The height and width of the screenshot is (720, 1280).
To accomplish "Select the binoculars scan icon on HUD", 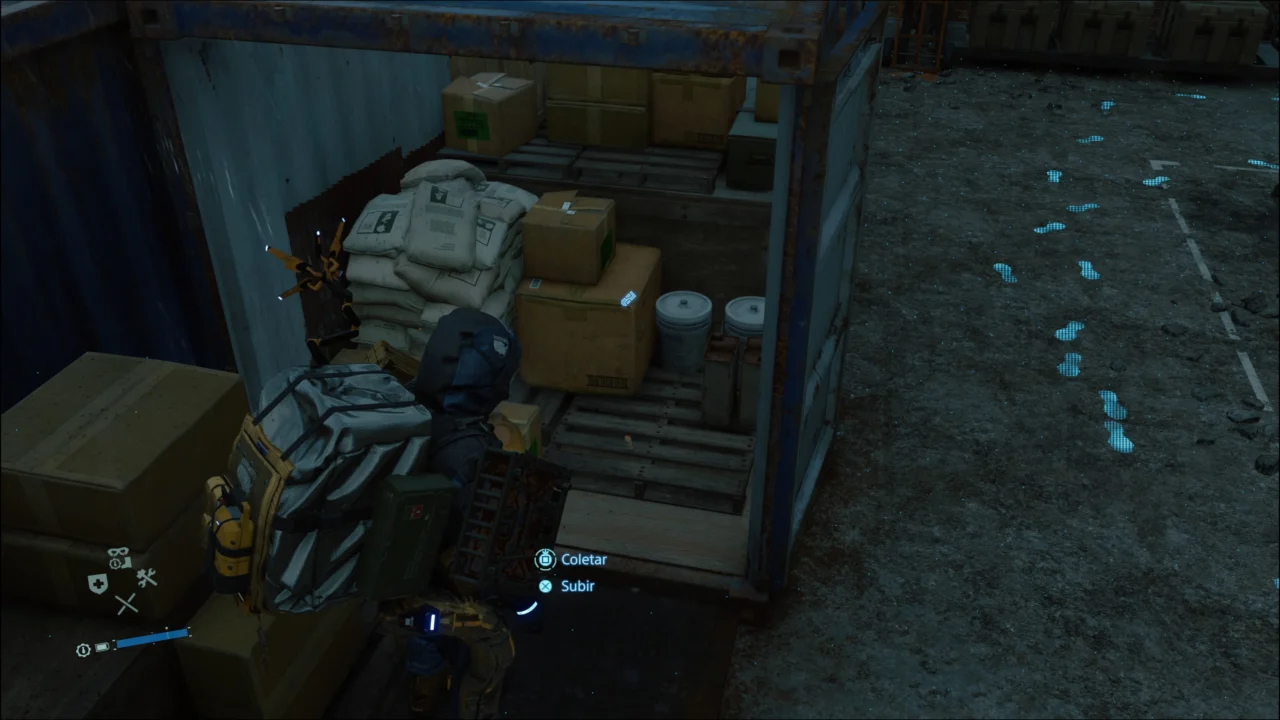I will (118, 551).
